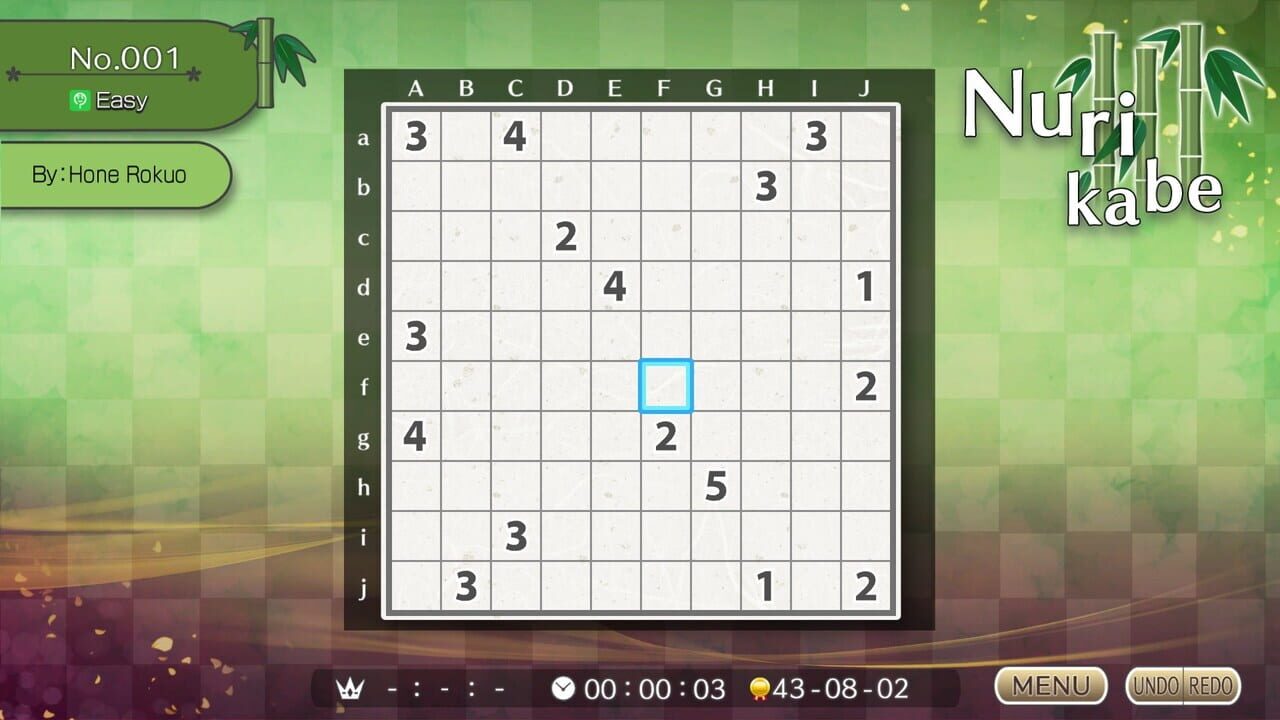Toggle fill on the cell showing 5 in row h
This screenshot has width=1280, height=720.
[x=715, y=487]
